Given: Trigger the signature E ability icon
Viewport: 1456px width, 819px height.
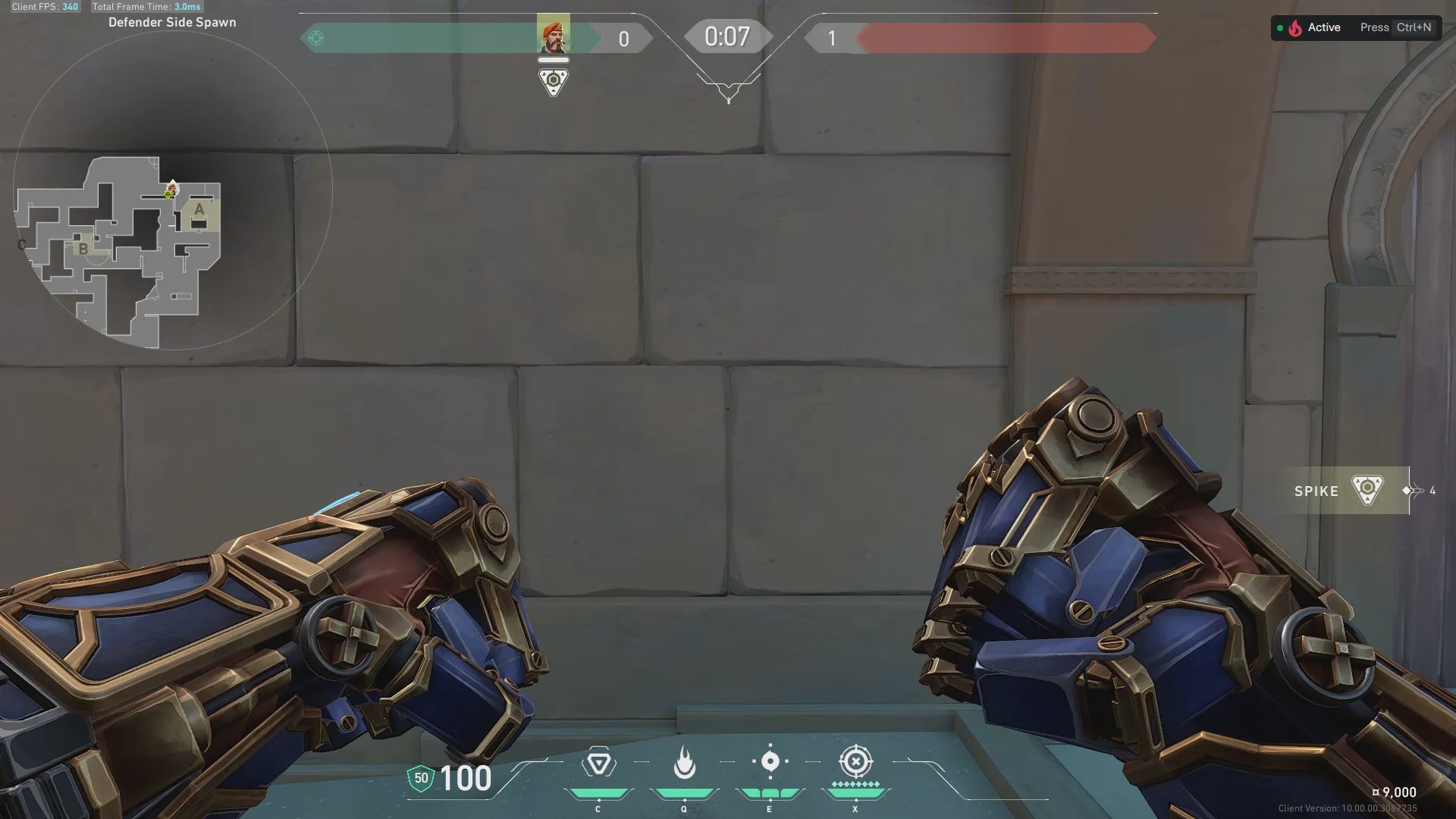Looking at the screenshot, I should click(x=770, y=761).
